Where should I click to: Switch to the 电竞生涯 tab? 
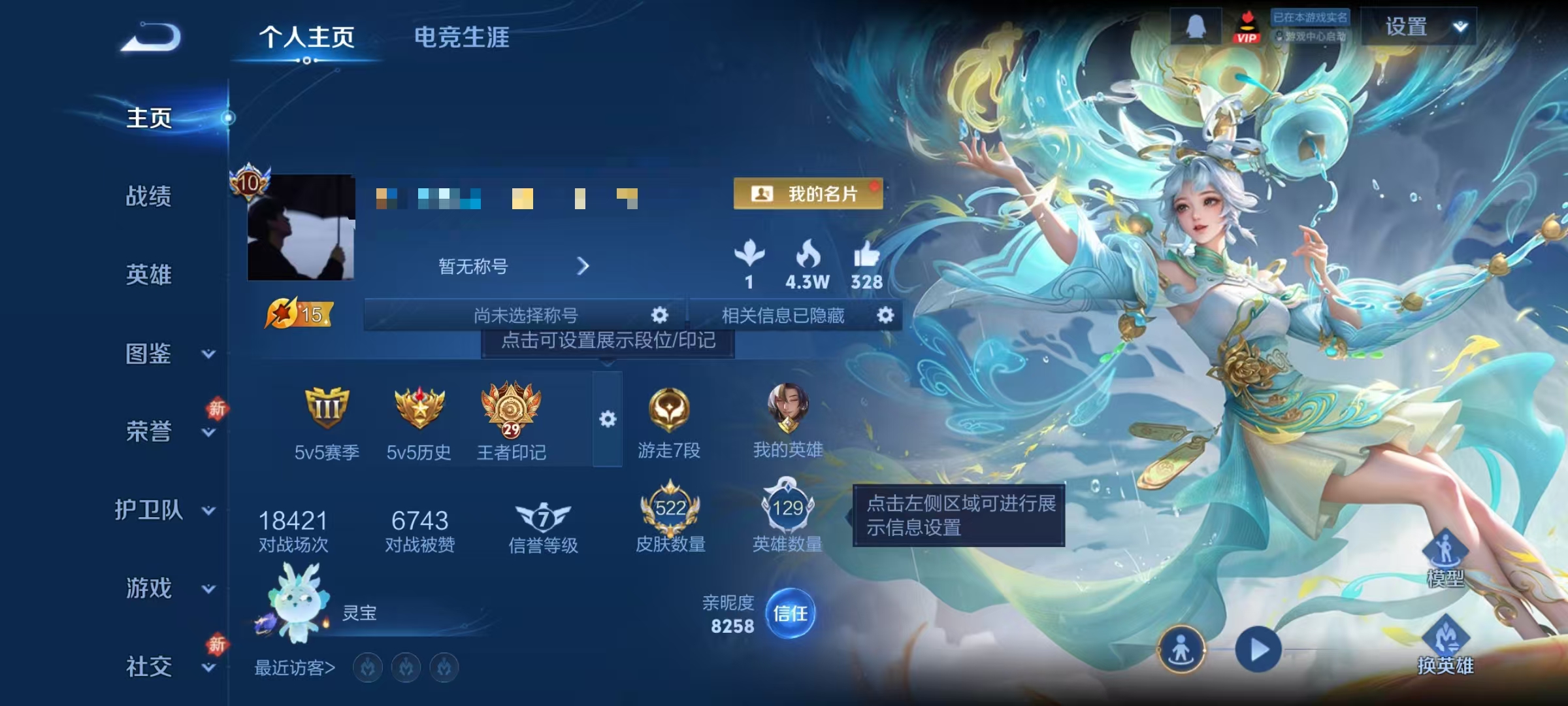[x=464, y=38]
